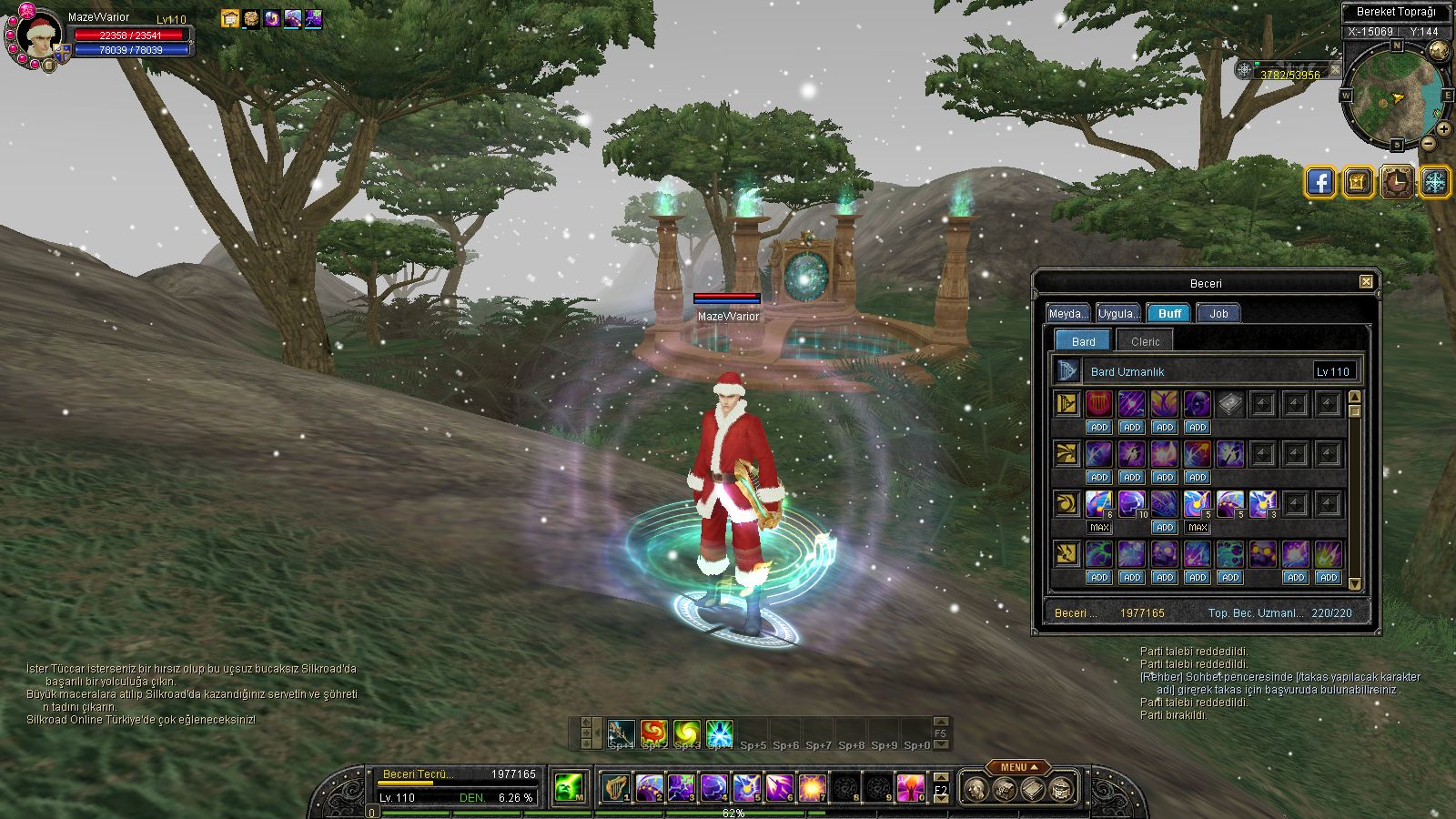
Task: Click ADD under the red harp skill
Action: pyautogui.click(x=1099, y=427)
